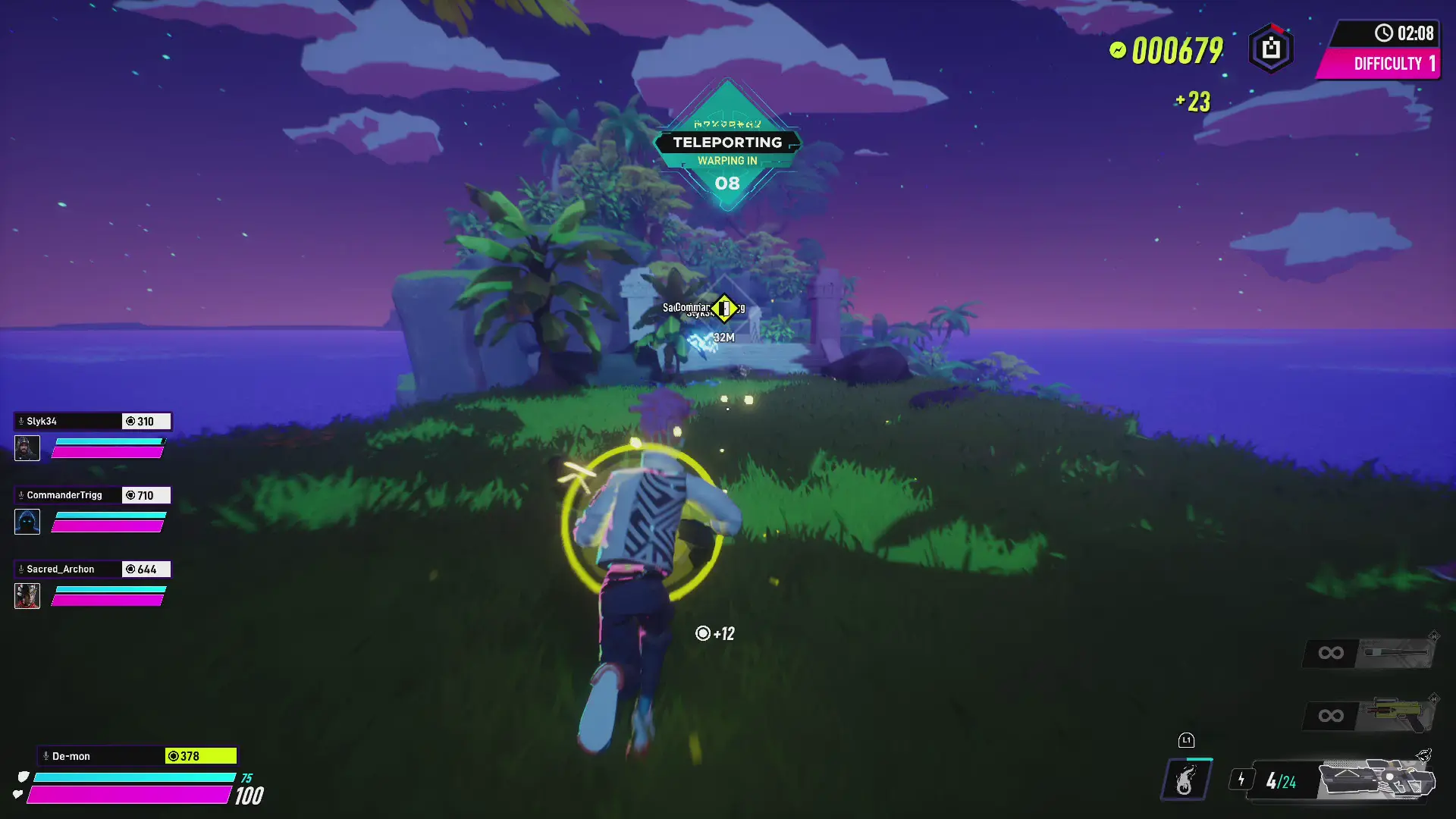This screenshot has height=819, width=1456.
Task: Click Sacred_Archon's character portrait
Action: (27, 596)
